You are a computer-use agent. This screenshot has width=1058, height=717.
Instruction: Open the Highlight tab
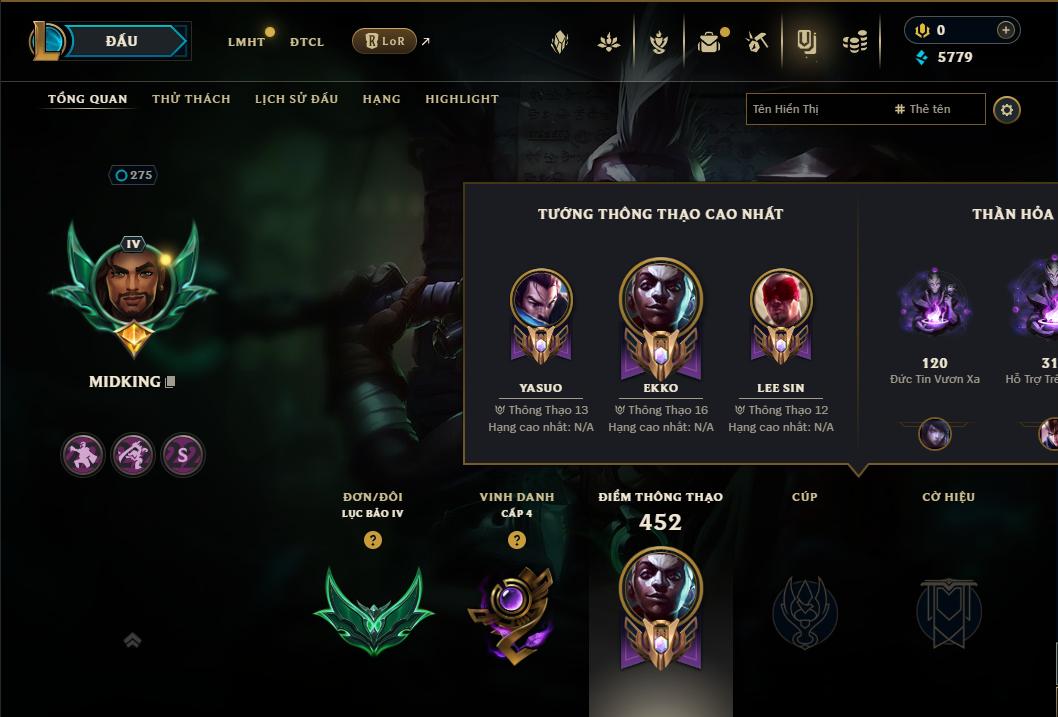[461, 99]
